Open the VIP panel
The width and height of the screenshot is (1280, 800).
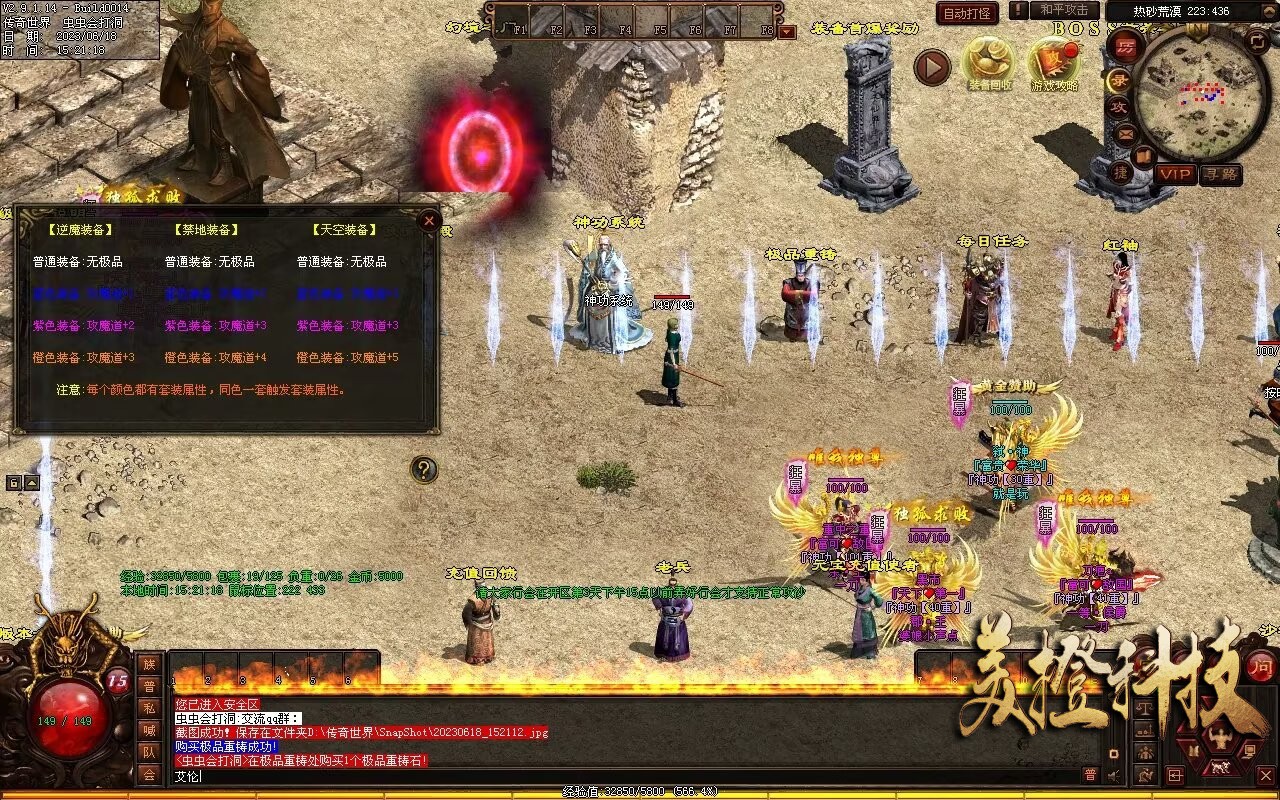pyautogui.click(x=1176, y=174)
